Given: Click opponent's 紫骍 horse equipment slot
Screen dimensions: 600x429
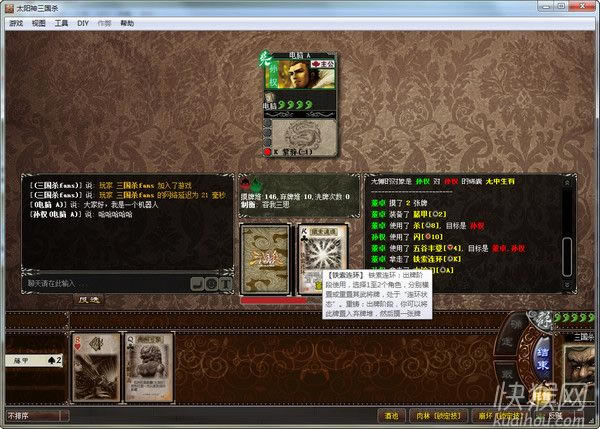Looking at the screenshot, I should coord(300,152).
